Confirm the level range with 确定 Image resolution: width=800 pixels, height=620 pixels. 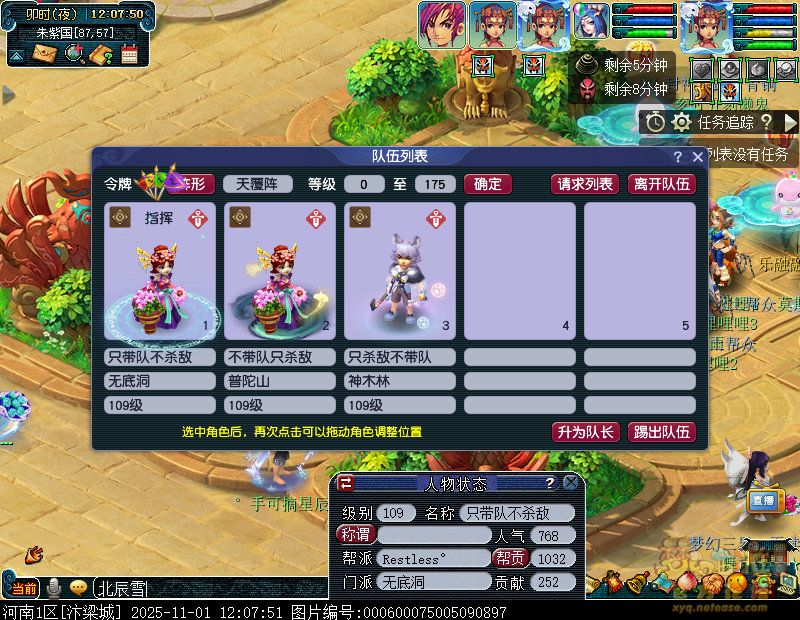coord(488,184)
